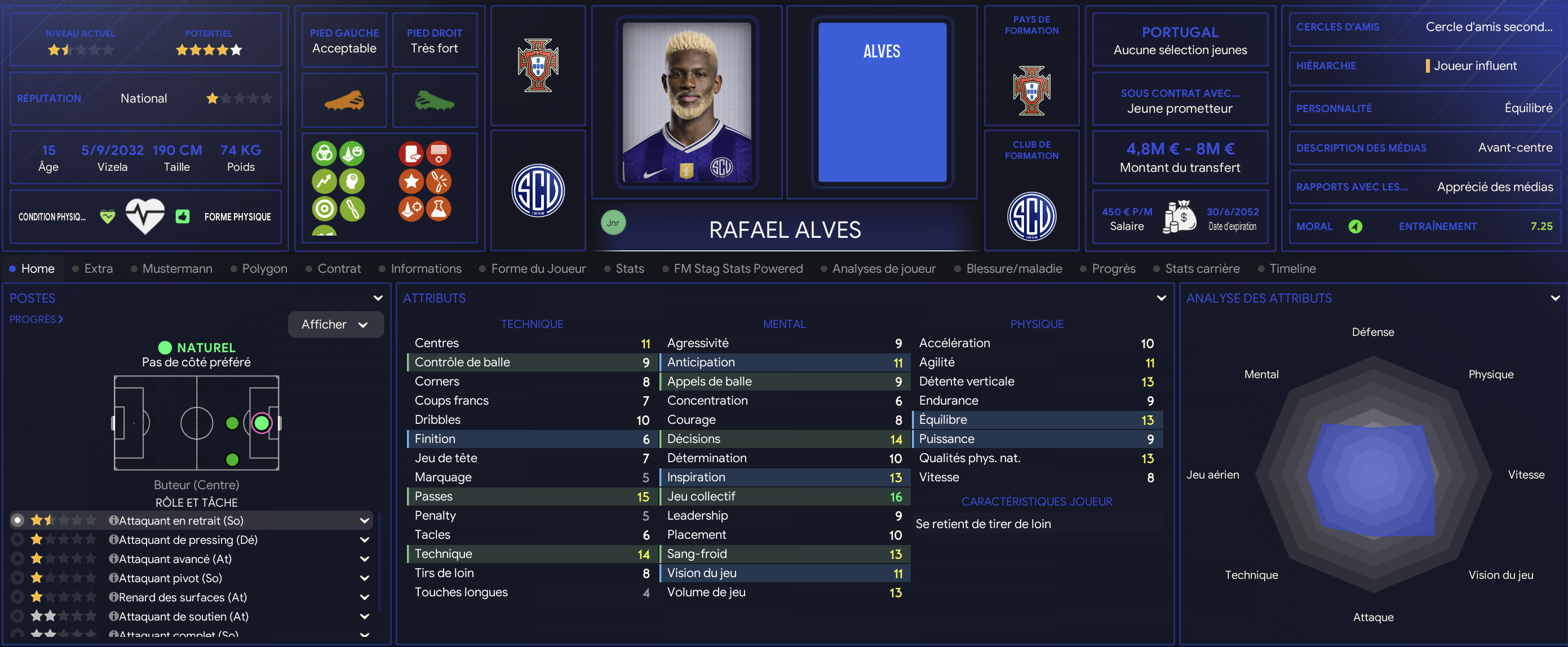Open the Contrat tab
This screenshot has height=647, width=1568.
[x=338, y=268]
